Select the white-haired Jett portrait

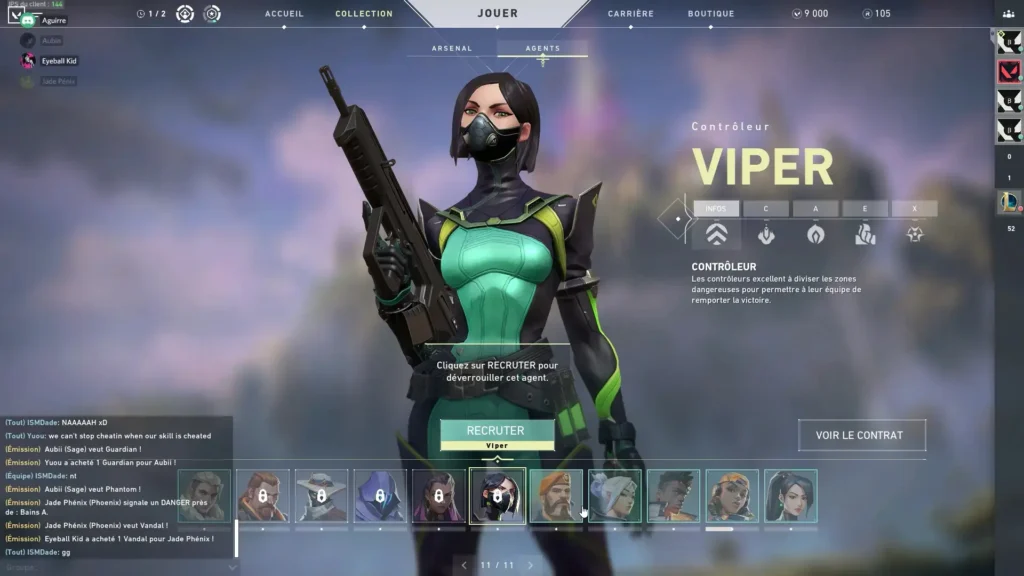pos(615,496)
